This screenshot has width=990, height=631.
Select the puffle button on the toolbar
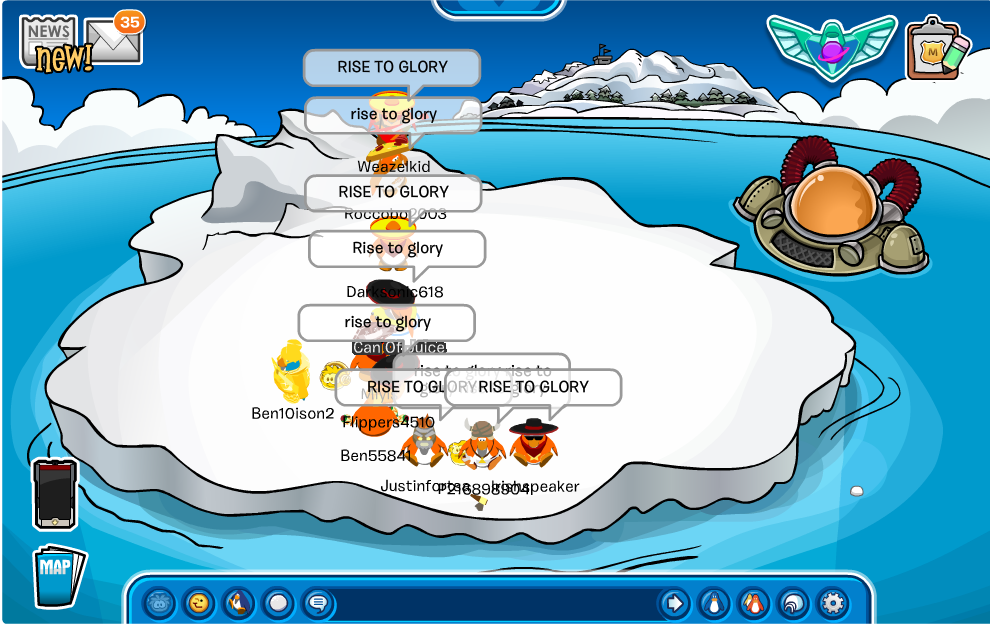coord(160,603)
